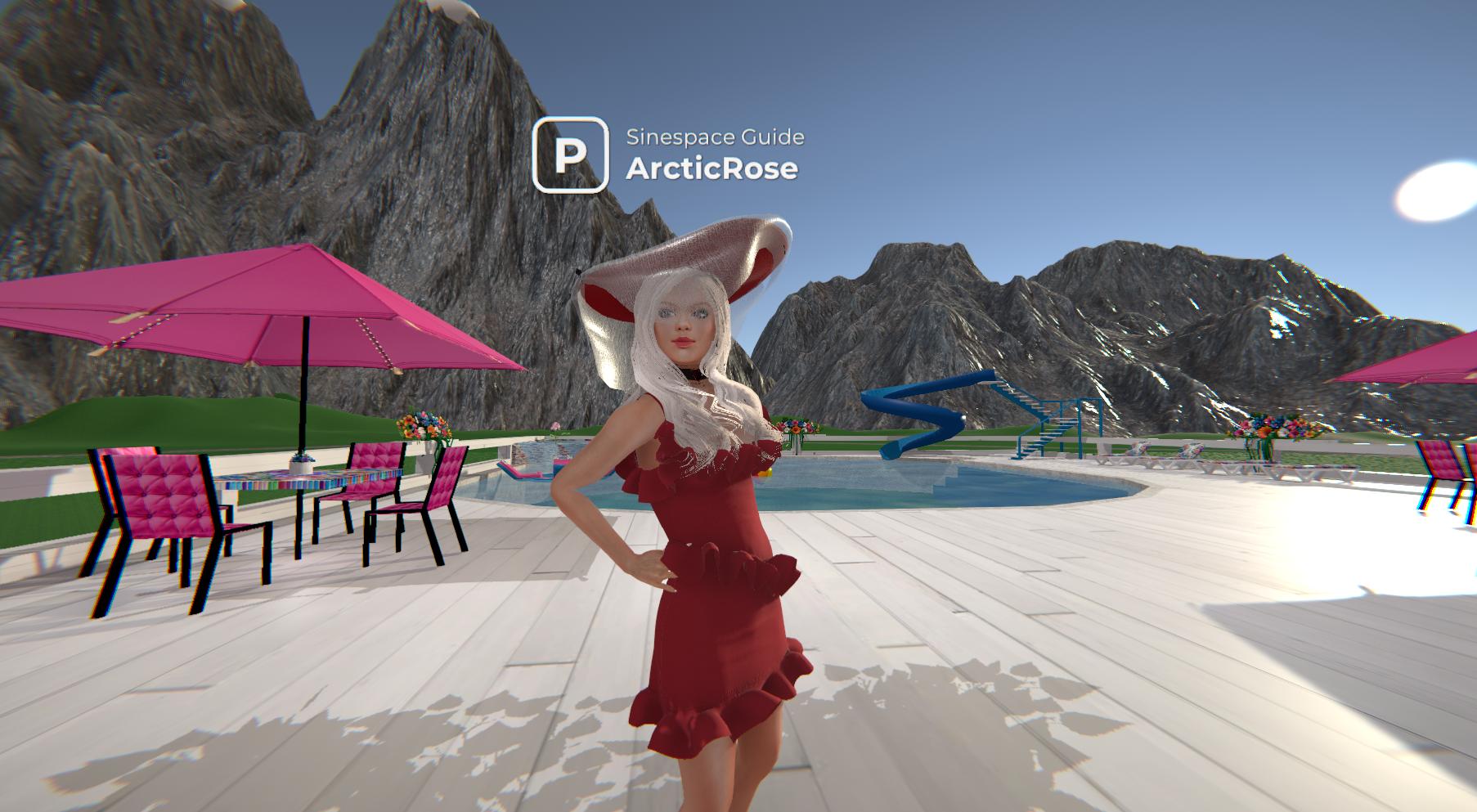The image size is (1477, 812).
Task: Select the P badge icon beside ArcticRose
Action: [570, 155]
